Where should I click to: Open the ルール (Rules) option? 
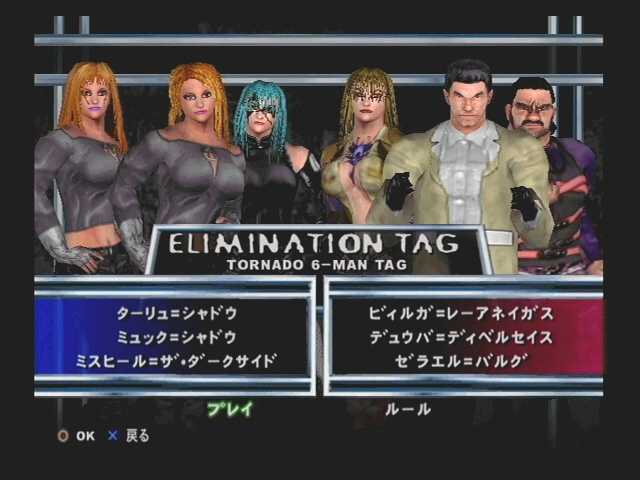click(408, 409)
